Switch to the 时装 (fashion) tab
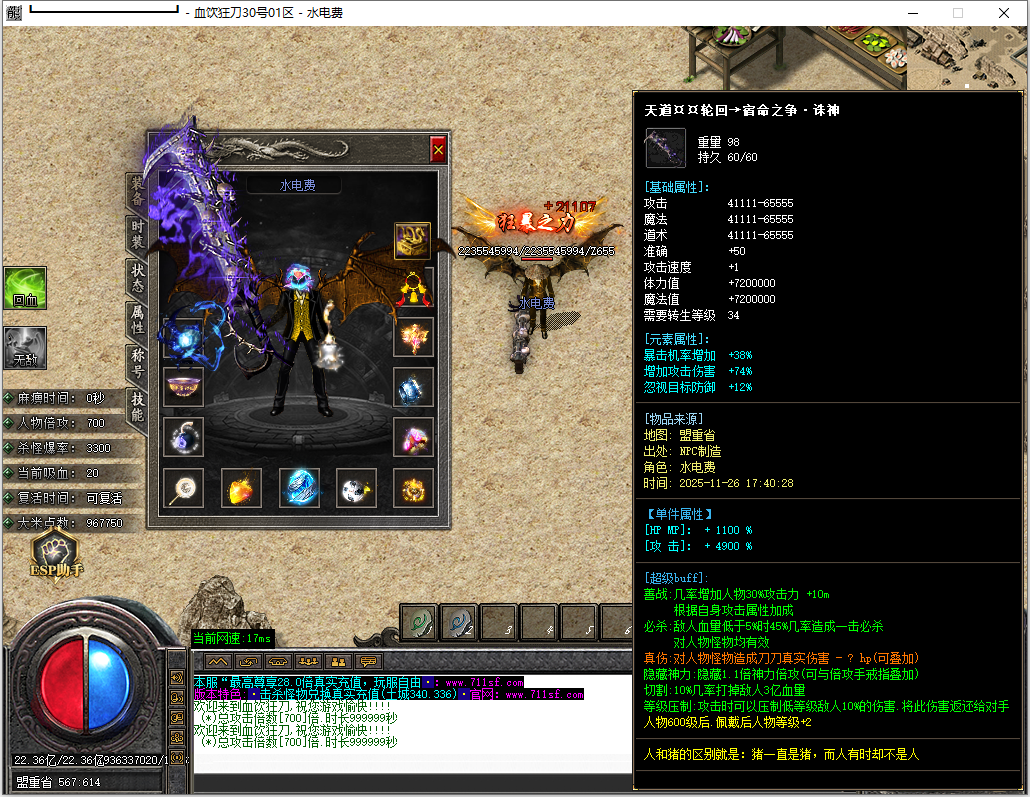1030x797 pixels. click(137, 236)
